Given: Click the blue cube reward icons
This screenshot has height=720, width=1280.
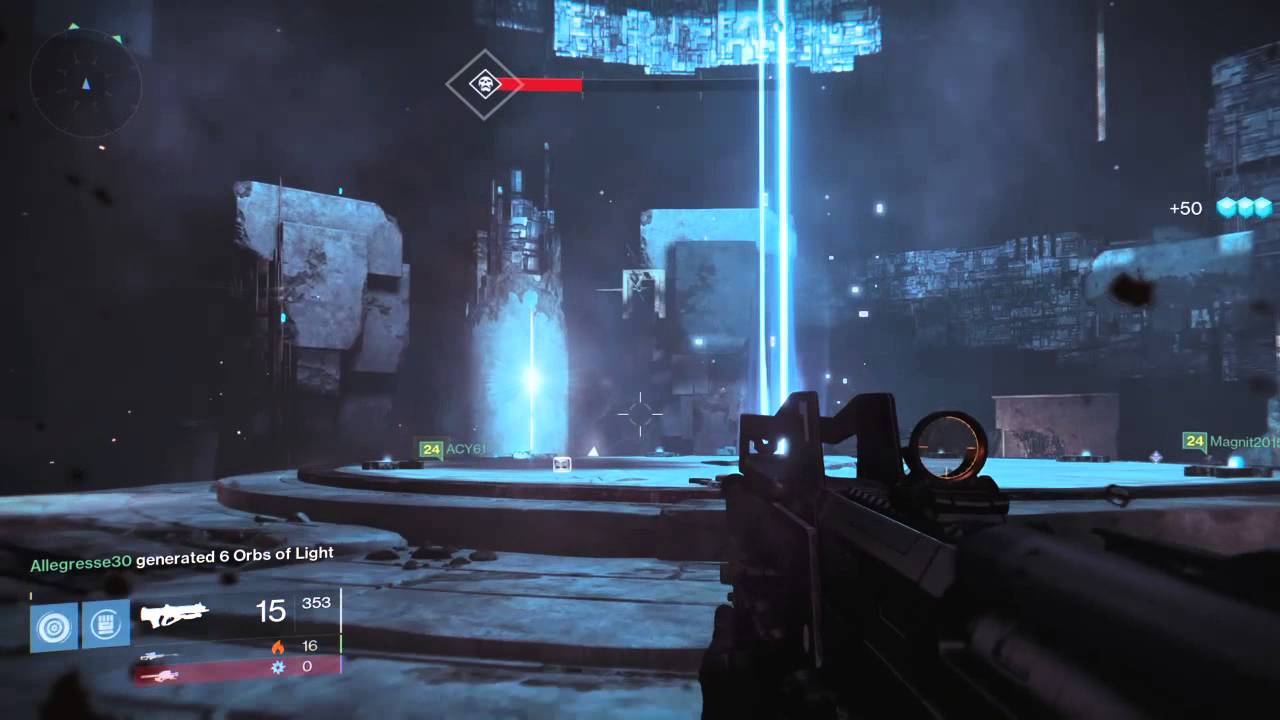Looking at the screenshot, I should click(1244, 208).
